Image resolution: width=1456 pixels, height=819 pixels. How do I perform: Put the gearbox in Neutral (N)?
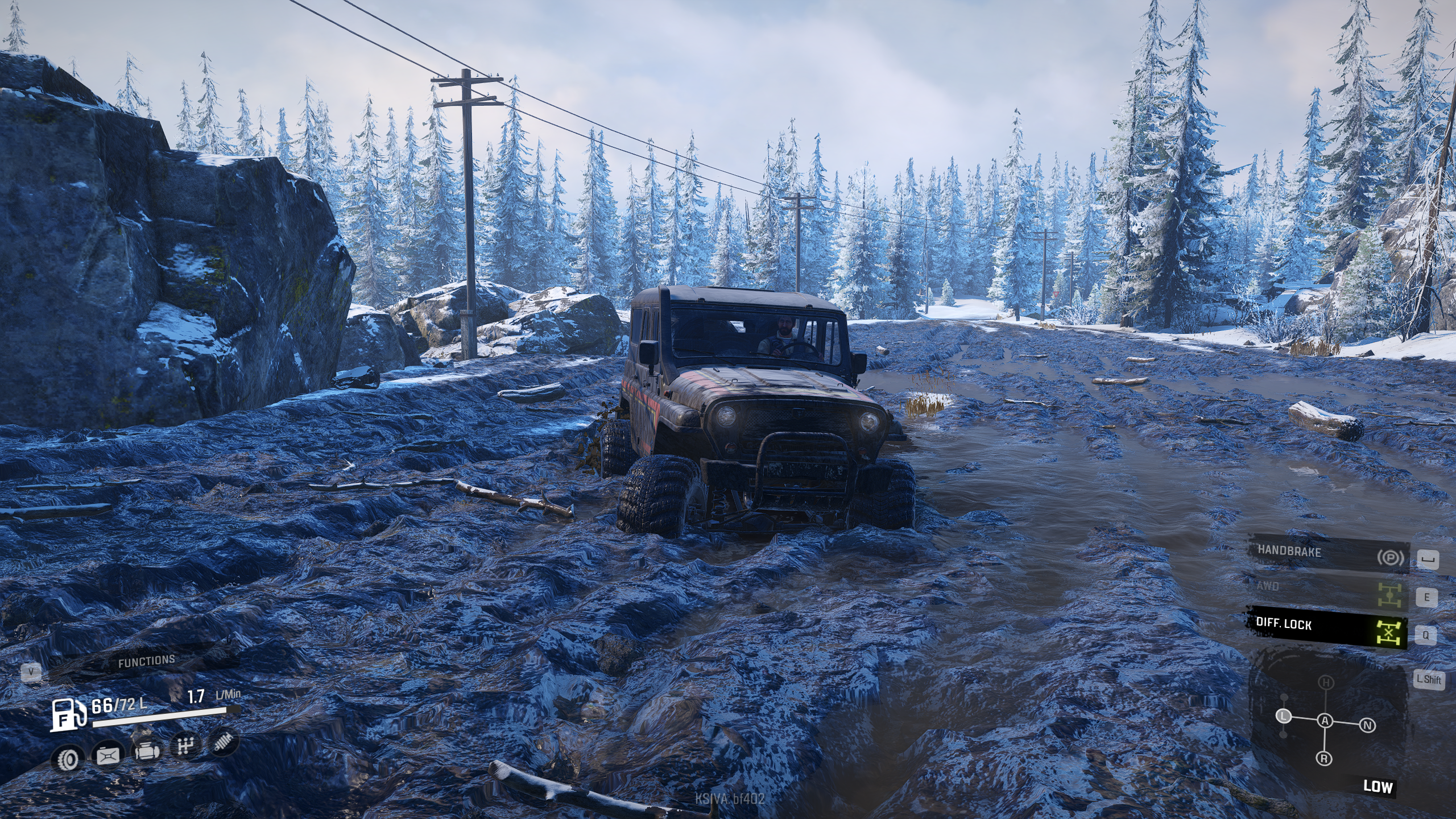click(x=1368, y=725)
